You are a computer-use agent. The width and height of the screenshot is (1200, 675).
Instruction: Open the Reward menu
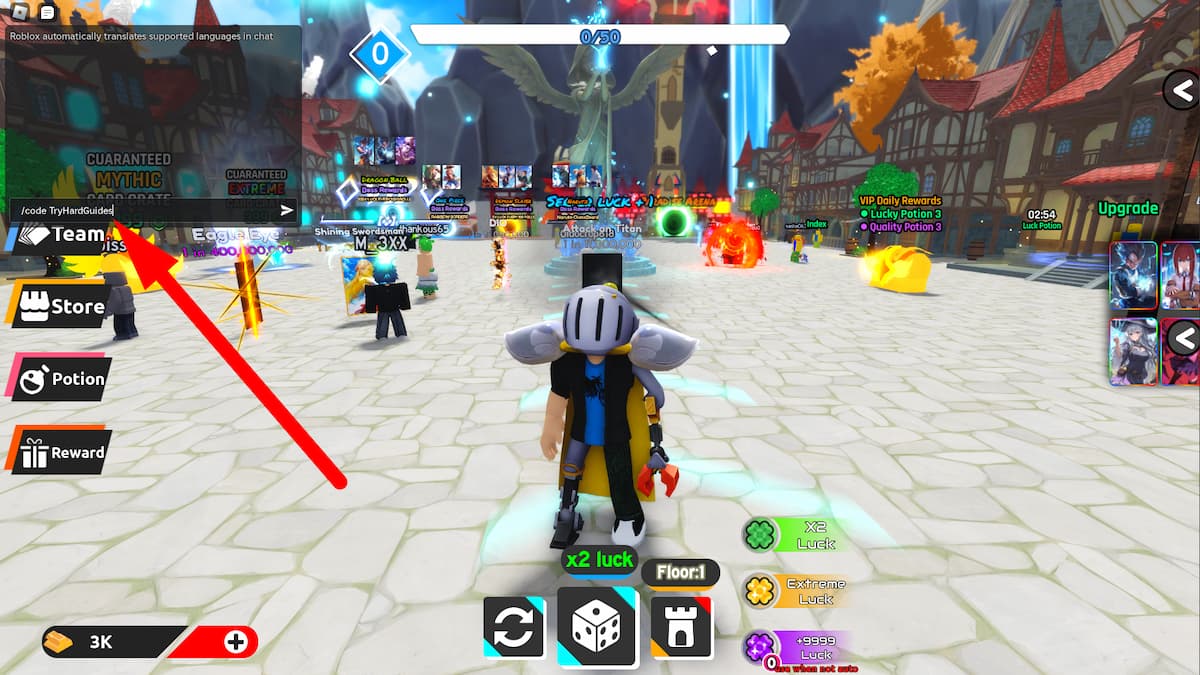[x=62, y=453]
